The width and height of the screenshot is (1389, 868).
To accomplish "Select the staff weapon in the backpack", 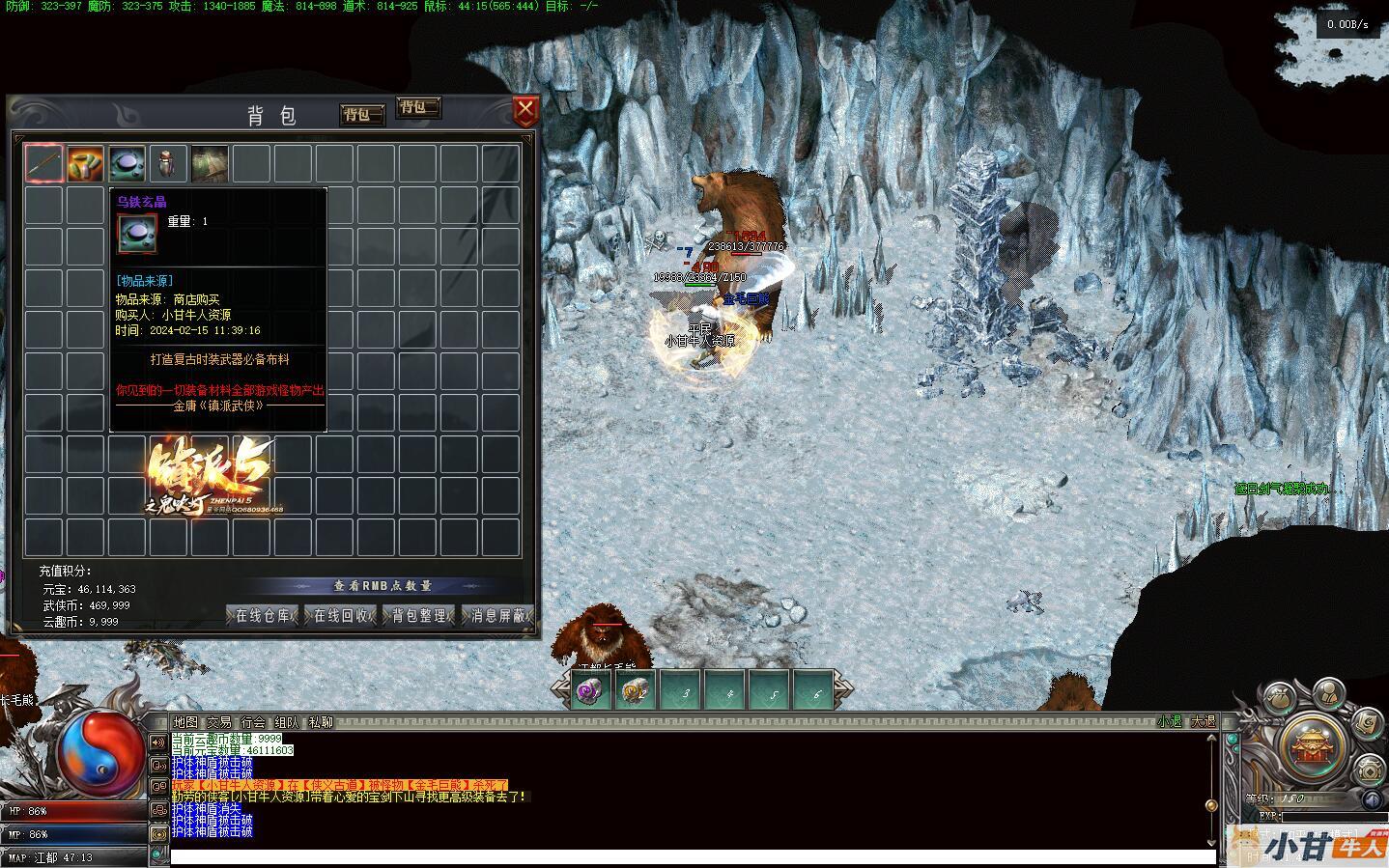I will coord(44,164).
